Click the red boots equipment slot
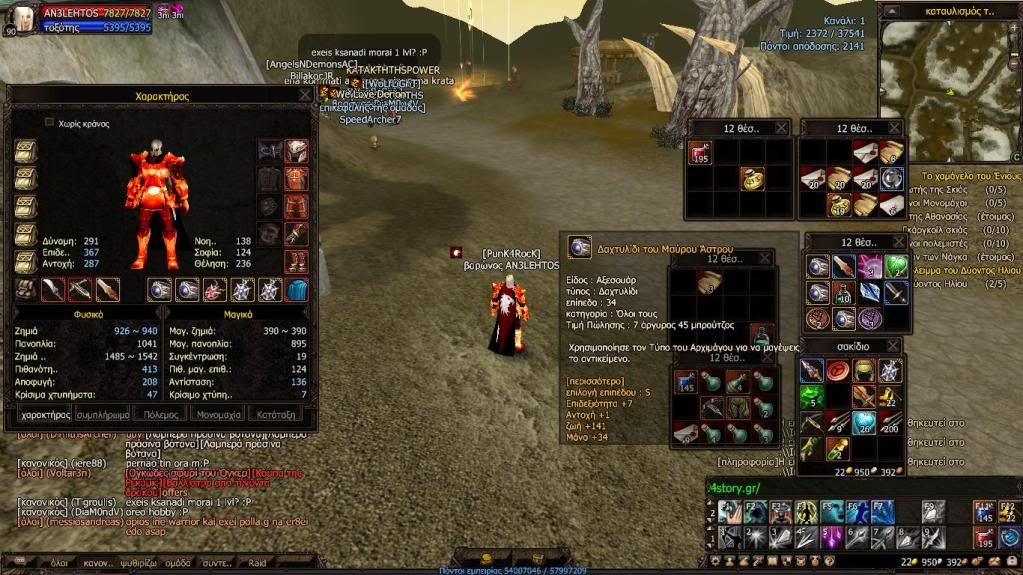Screen dimensions: 1023x575 tap(296, 262)
